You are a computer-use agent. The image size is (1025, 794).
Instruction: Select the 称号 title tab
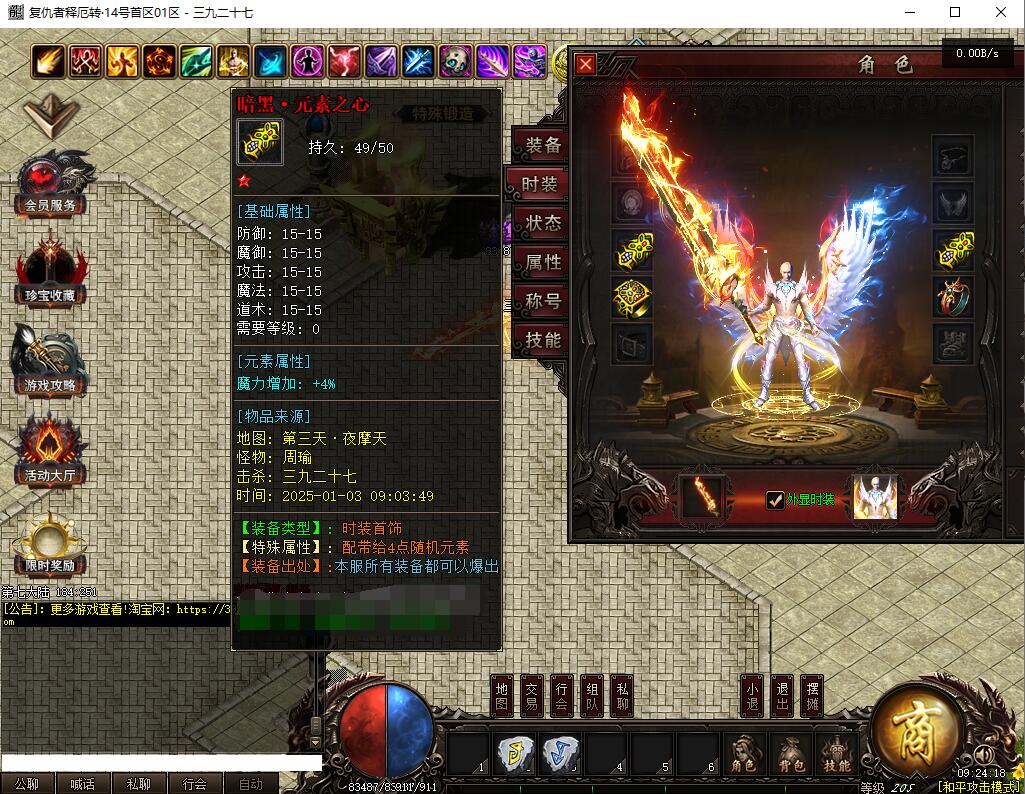click(x=543, y=301)
